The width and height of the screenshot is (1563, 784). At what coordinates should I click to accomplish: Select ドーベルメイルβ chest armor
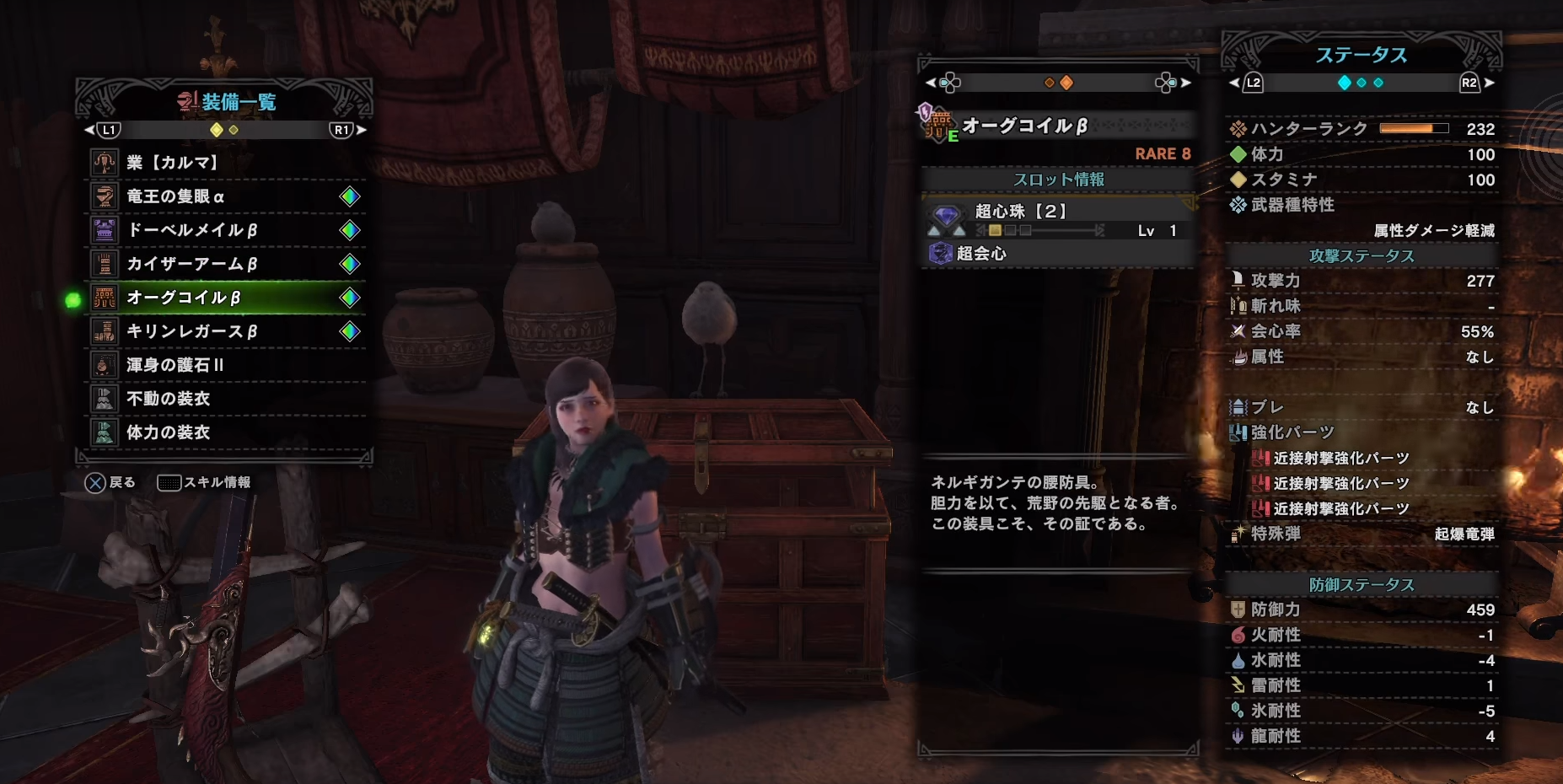point(226,230)
